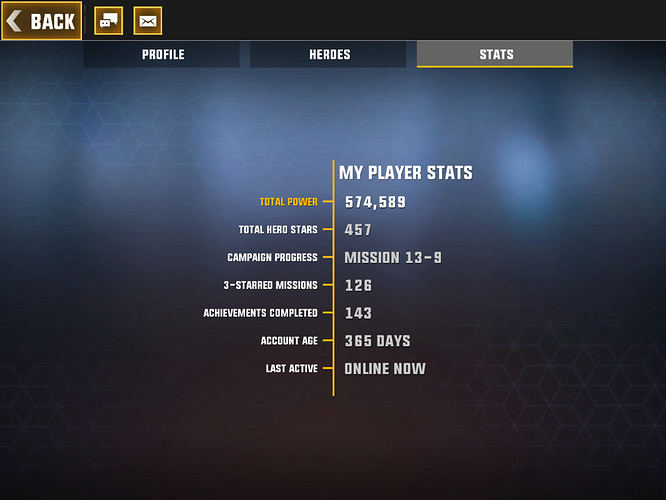The image size is (666, 500).
Task: Switch to the Profile tab
Action: tap(162, 55)
